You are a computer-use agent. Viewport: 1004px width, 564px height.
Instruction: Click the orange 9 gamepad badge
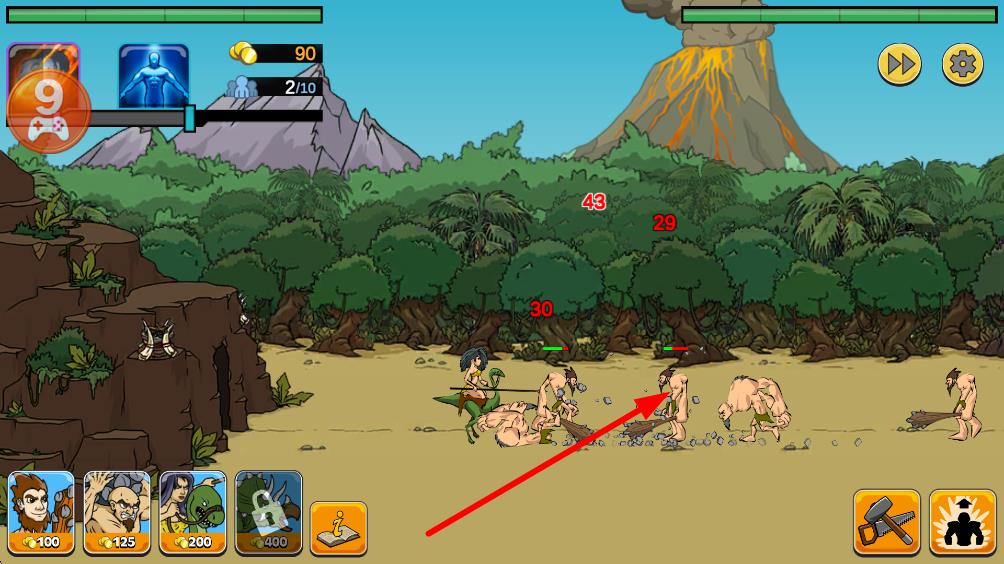[48, 110]
